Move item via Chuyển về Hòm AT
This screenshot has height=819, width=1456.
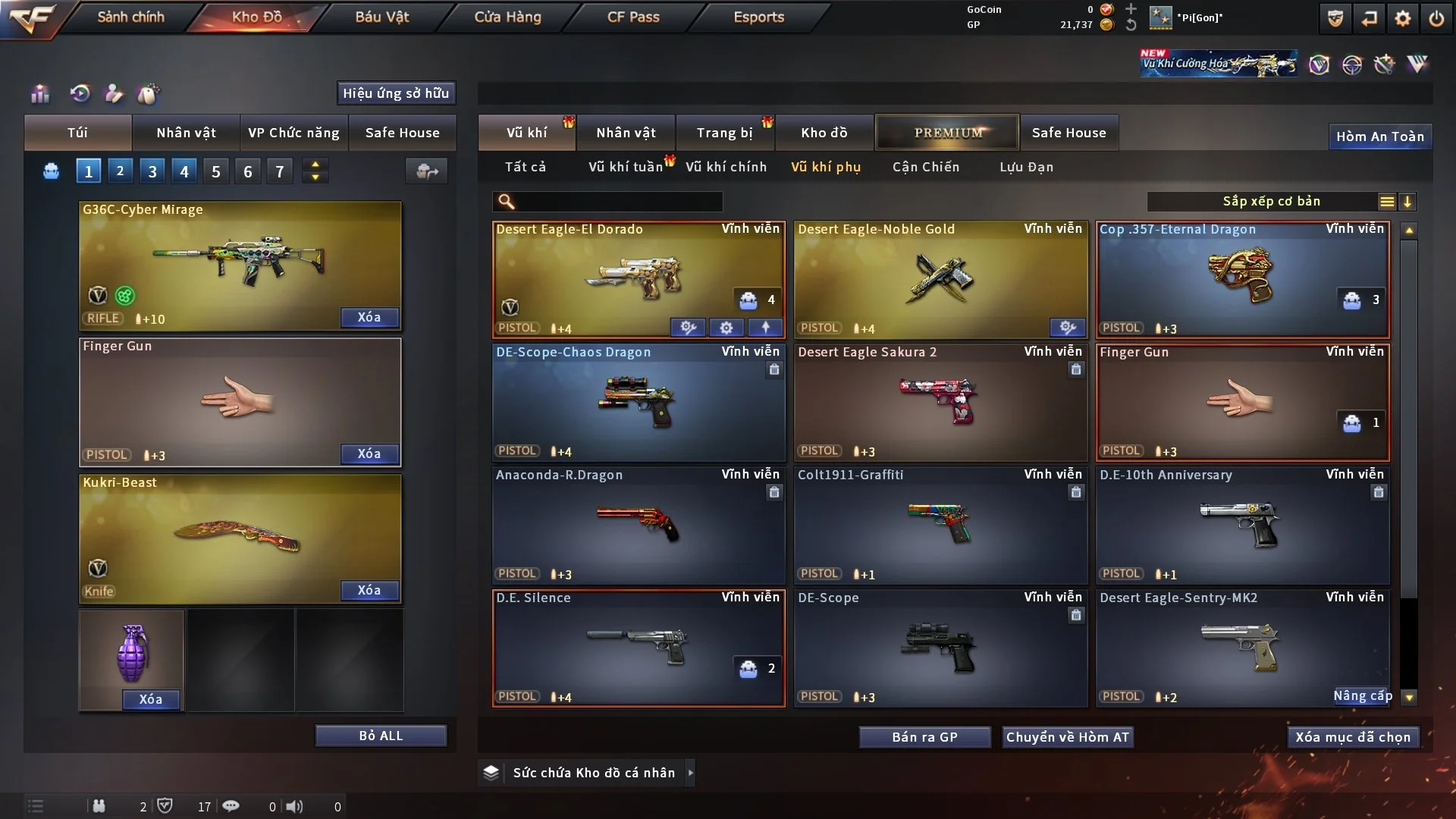(x=1068, y=737)
